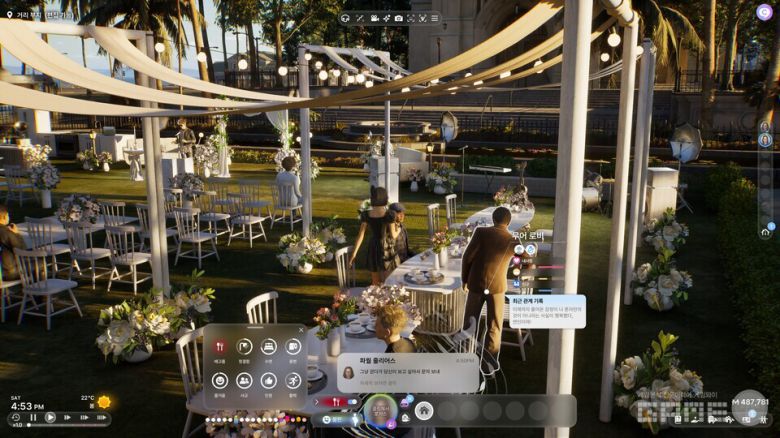Choose the bed sleep need icon

269,346
